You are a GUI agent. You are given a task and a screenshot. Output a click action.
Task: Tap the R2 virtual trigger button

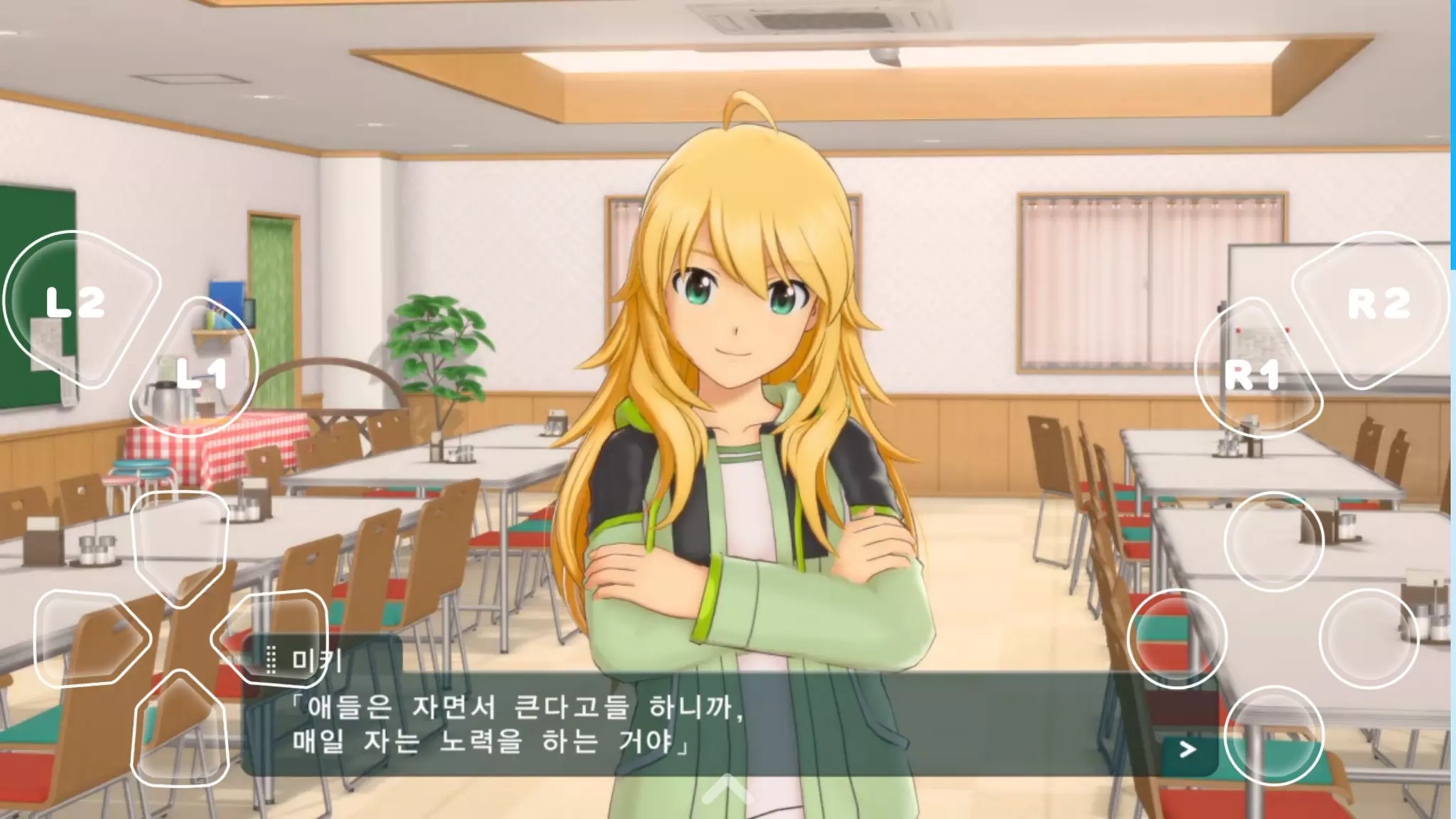tap(1376, 306)
